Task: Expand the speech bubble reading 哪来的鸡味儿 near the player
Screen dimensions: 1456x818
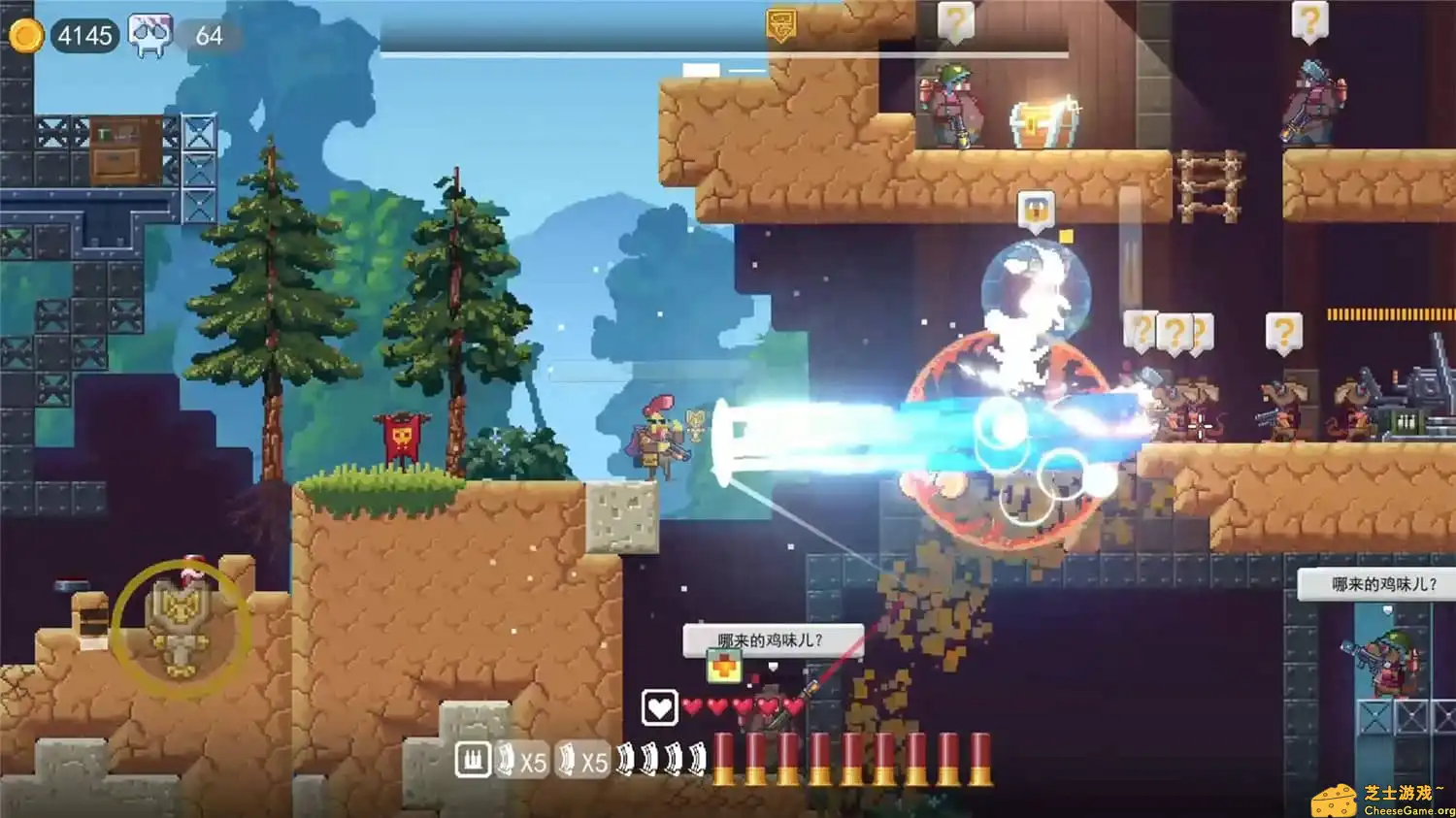Action: [772, 638]
